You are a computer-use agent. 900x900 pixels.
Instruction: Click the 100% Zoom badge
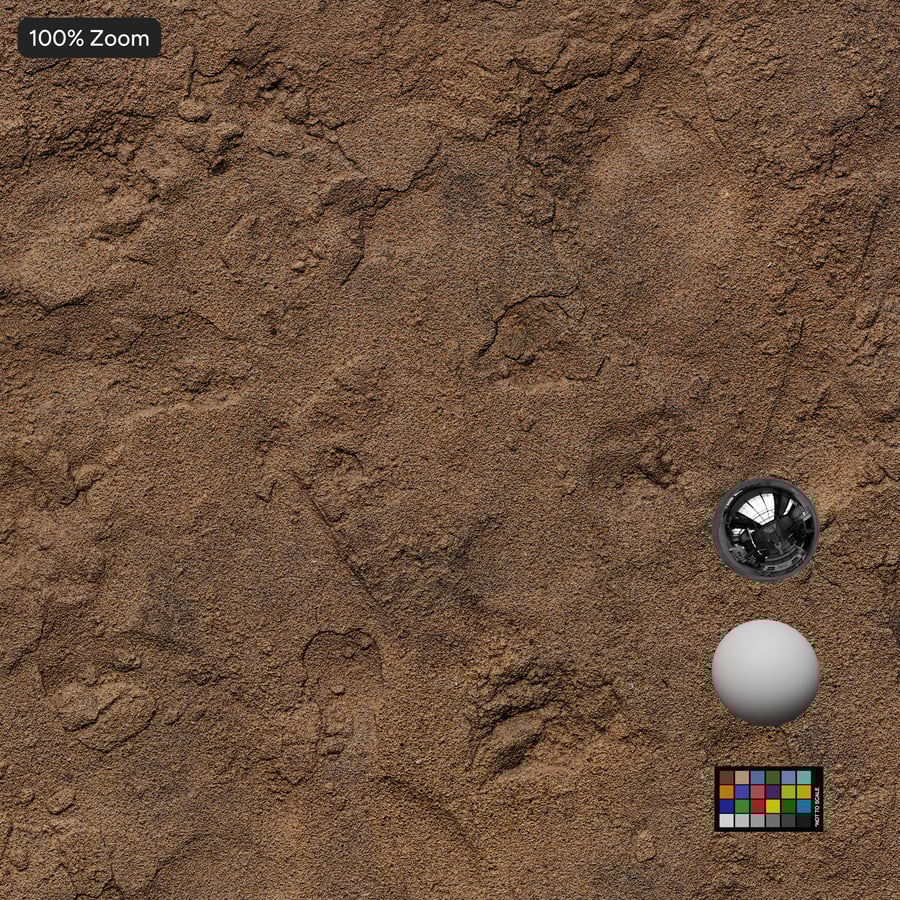89,39
